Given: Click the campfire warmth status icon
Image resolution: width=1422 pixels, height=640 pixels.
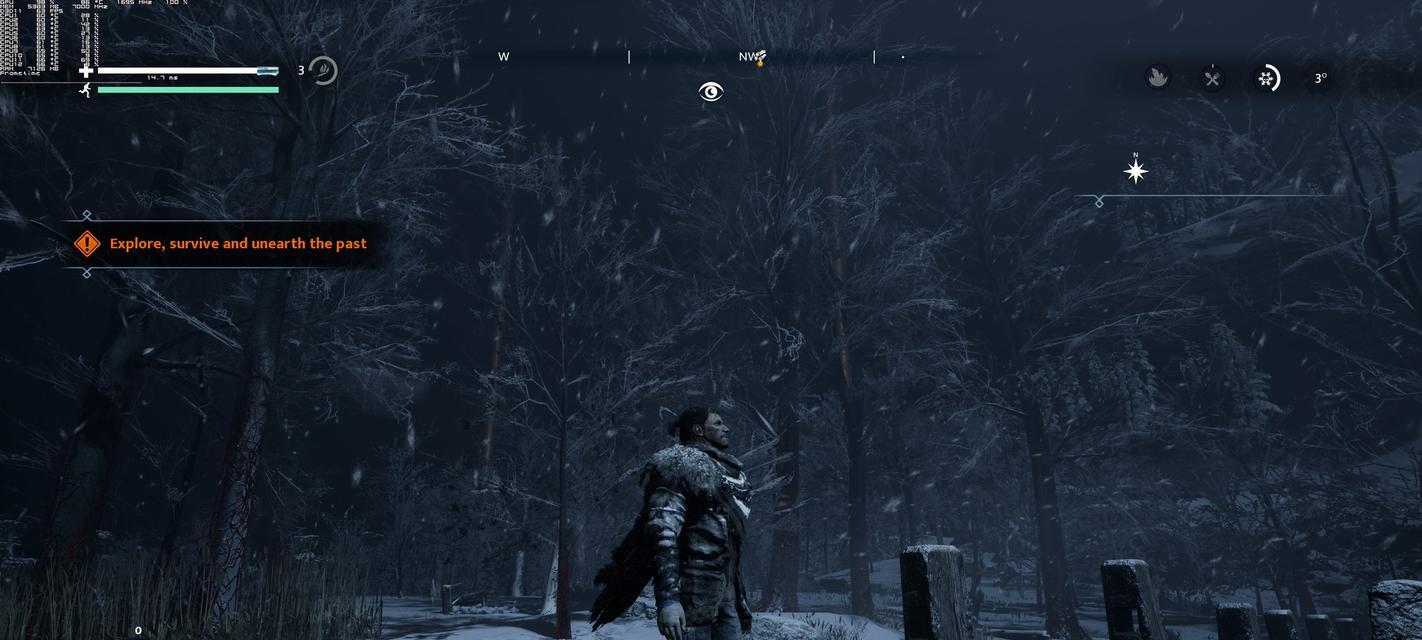Looking at the screenshot, I should click(1158, 78).
